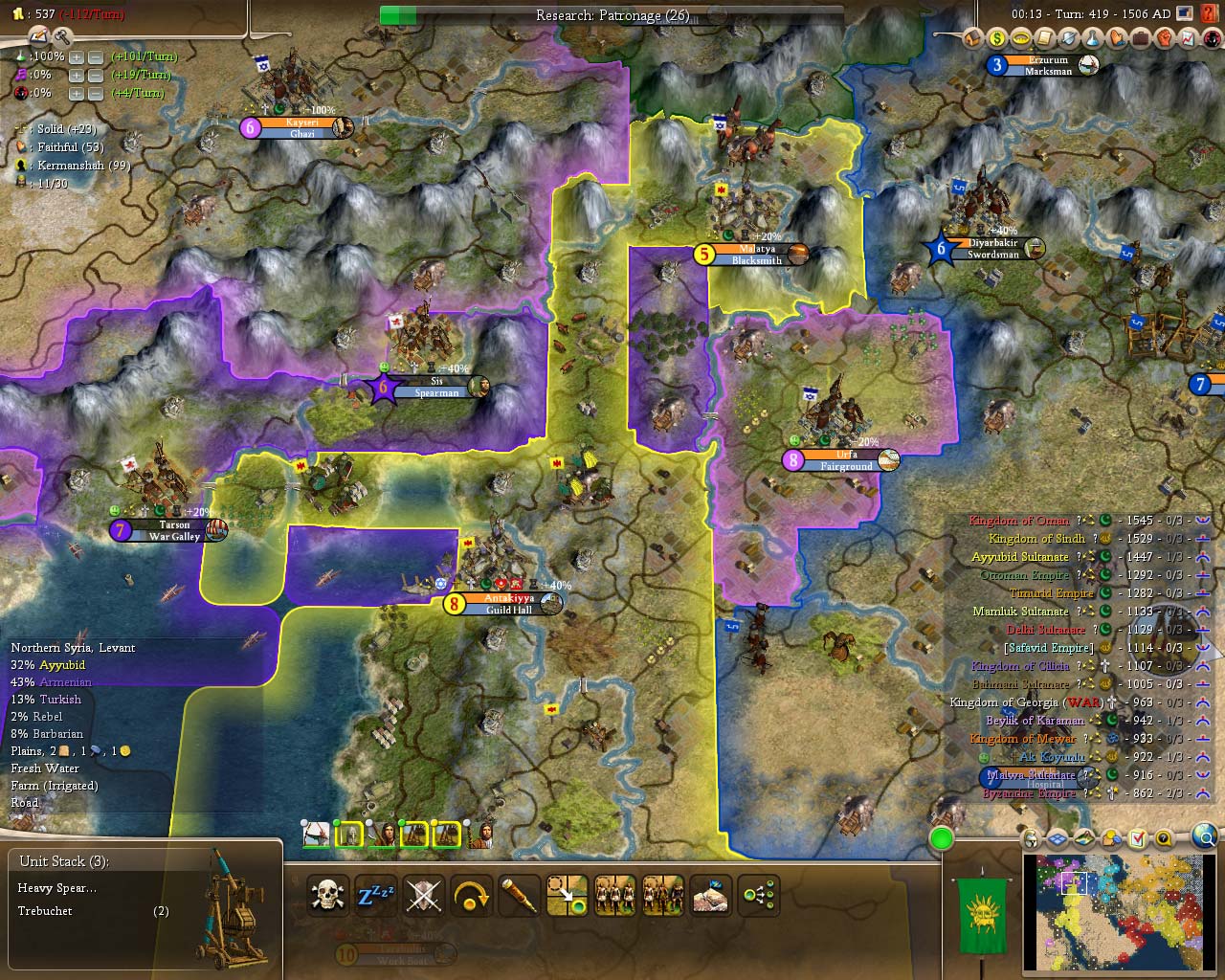End turn with the green orb

pyautogui.click(x=942, y=839)
